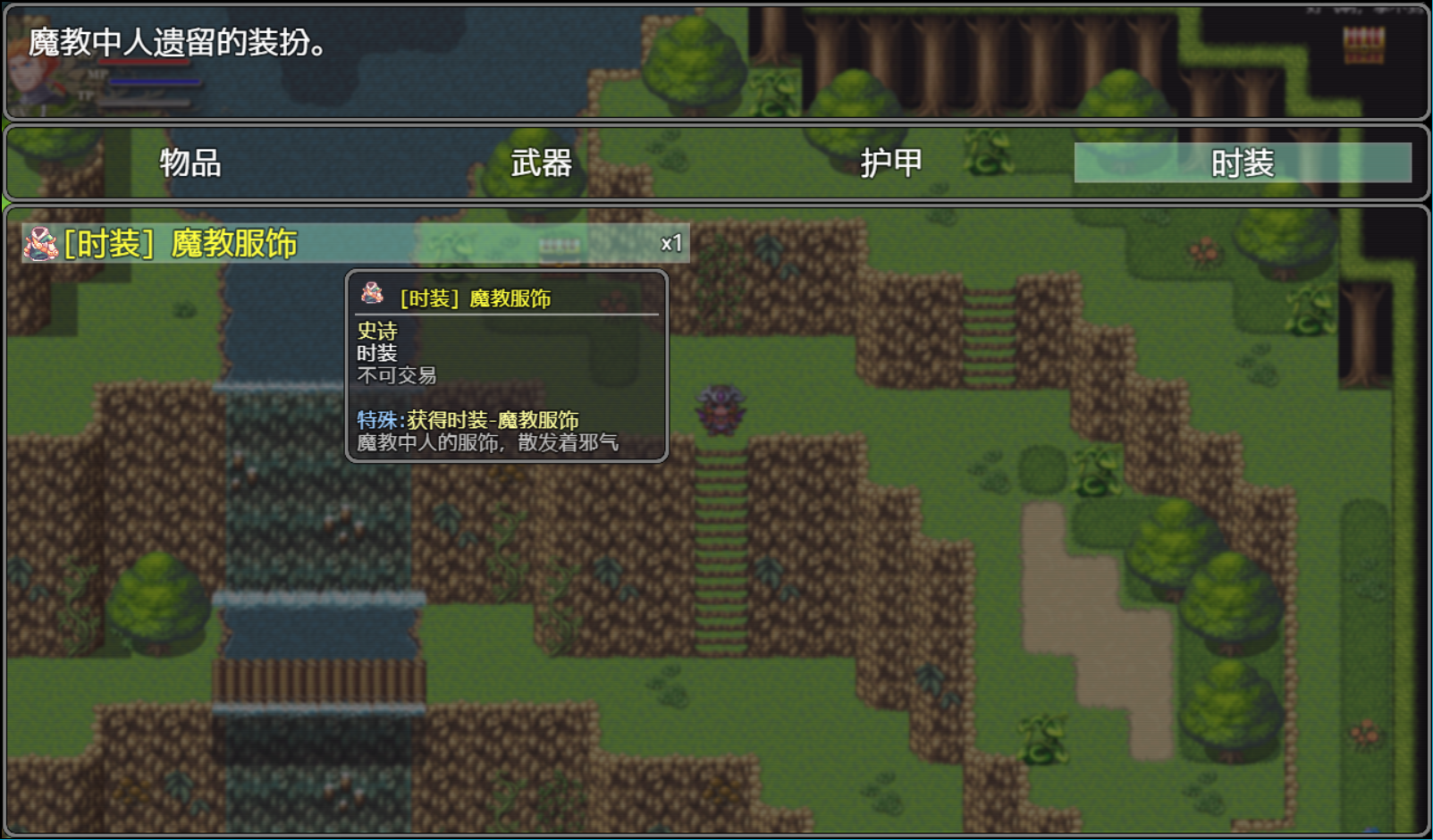Click the 史诗 rarity label in the tooltip
Screen dimensions: 1433x840
pos(375,331)
